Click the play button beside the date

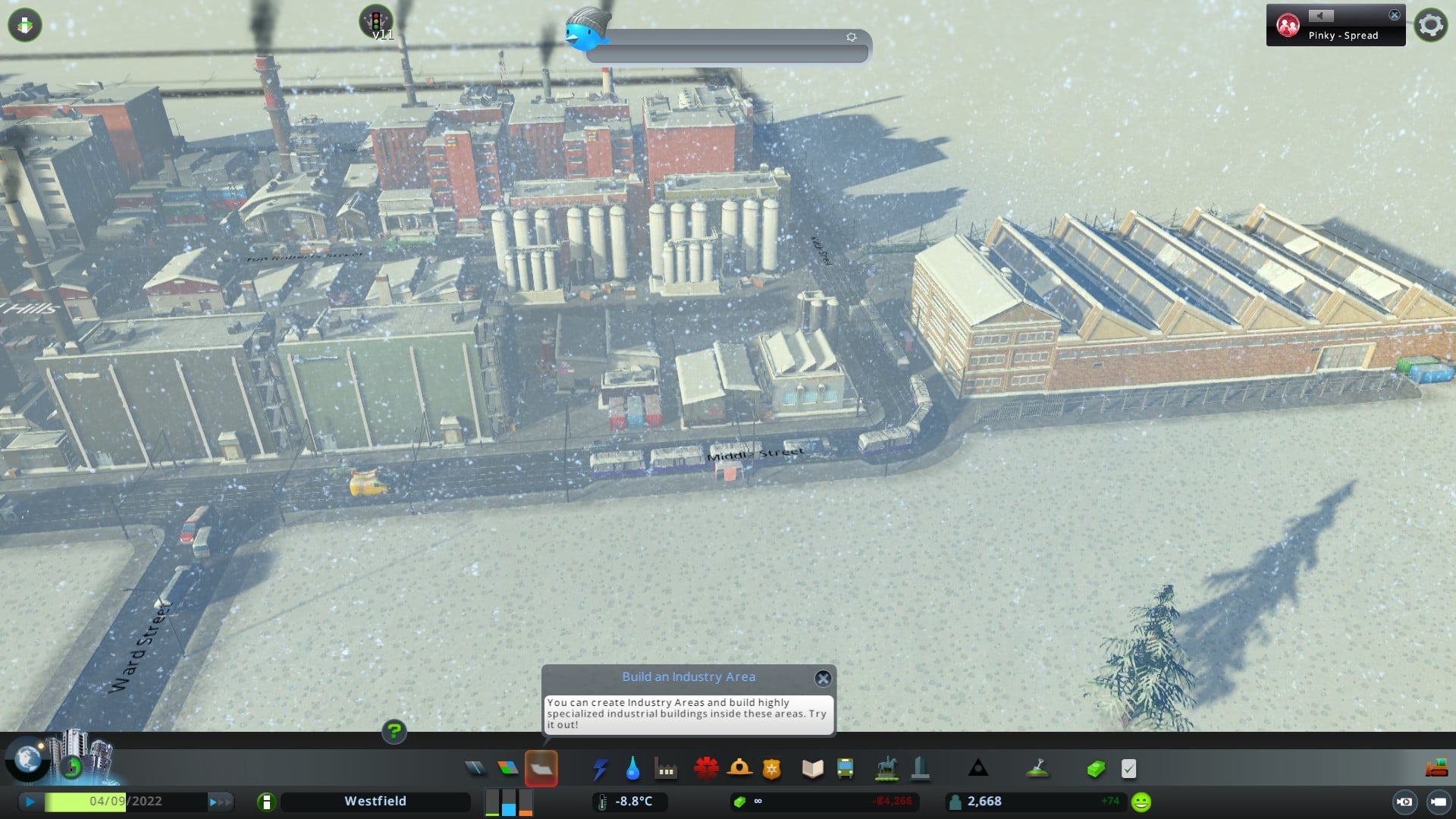point(30,802)
